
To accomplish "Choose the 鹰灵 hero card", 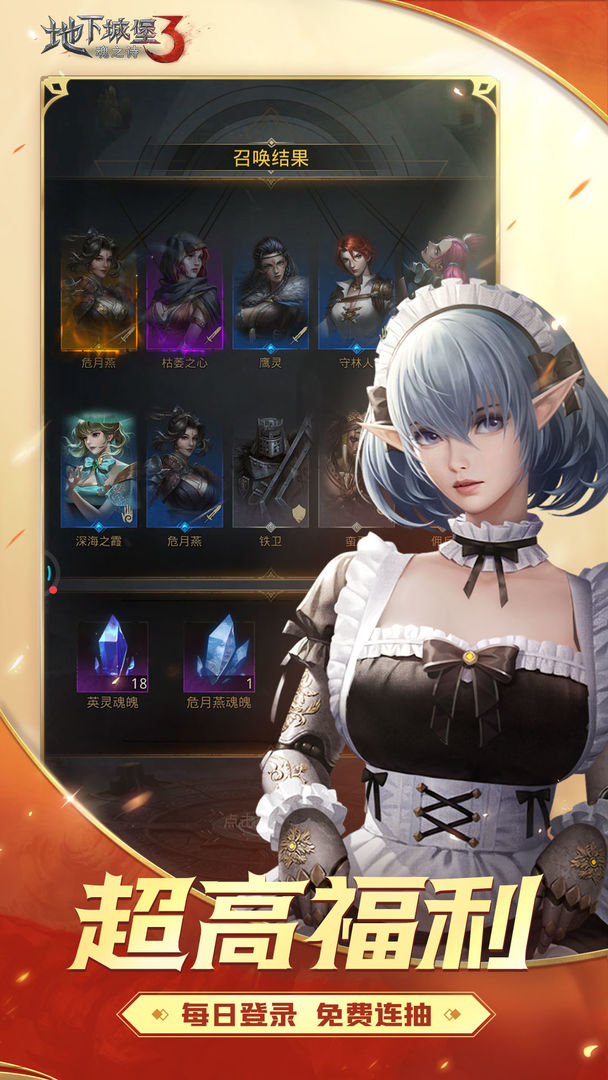I will (270, 292).
